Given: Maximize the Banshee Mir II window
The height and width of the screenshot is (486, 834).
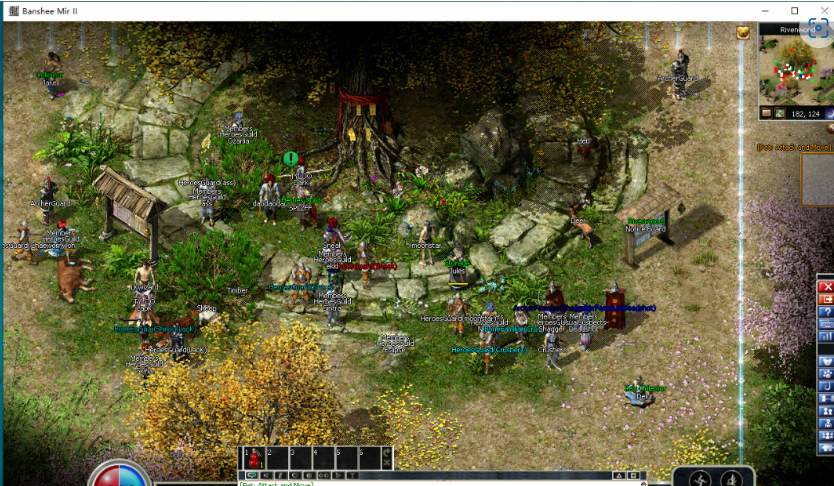Looking at the screenshot, I should click(795, 10).
